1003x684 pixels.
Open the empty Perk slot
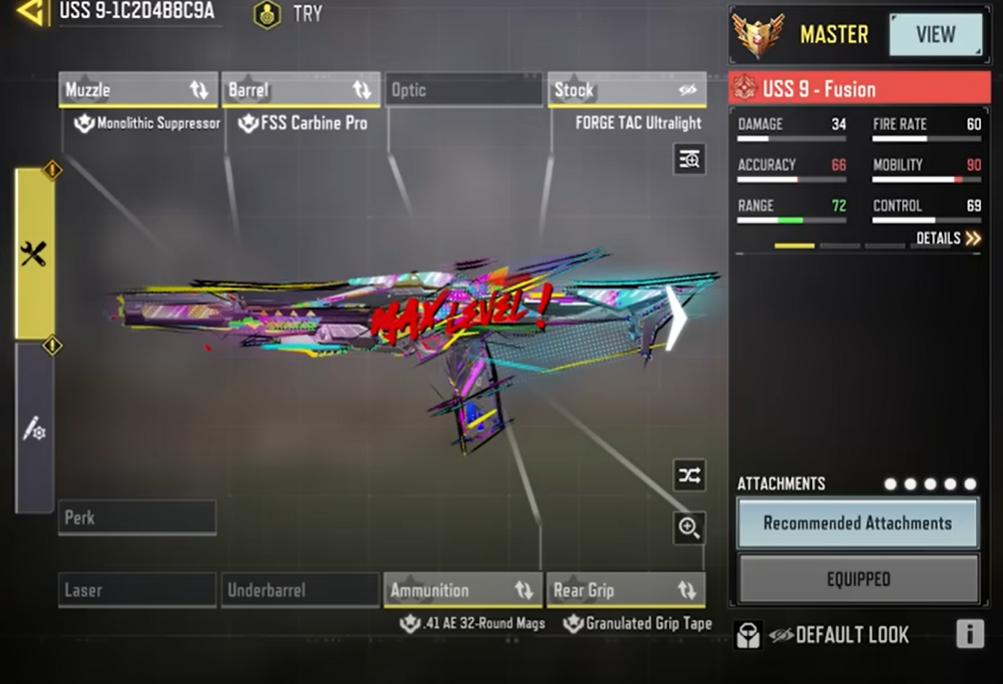pyautogui.click(x=137, y=518)
